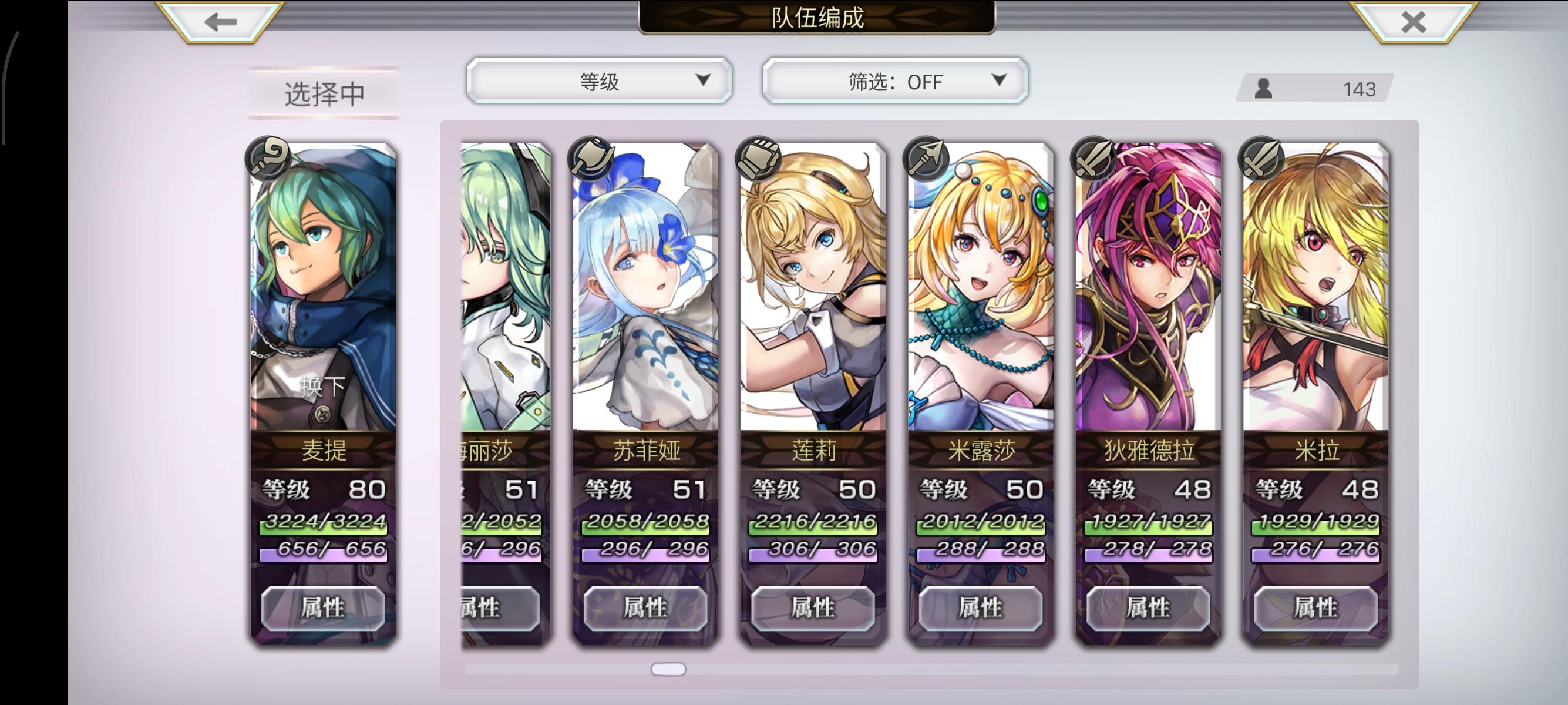Turn the 筛选 filter from OFF to ON
Image resolution: width=1568 pixels, height=705 pixels.
(x=895, y=80)
